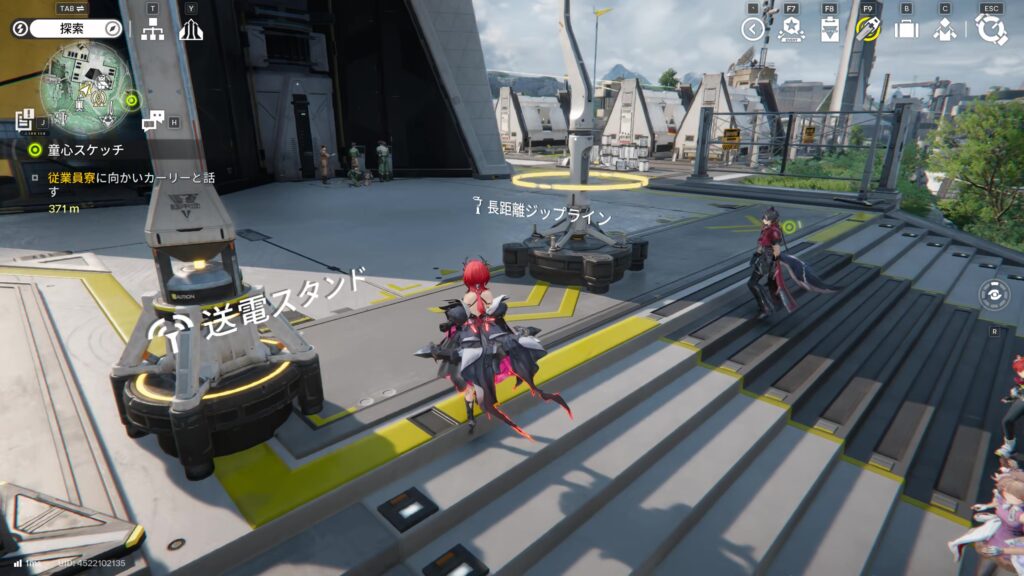Screen dimensions: 1024x576
Task: Open the hierarchy diagram icon menu
Action: click(152, 30)
